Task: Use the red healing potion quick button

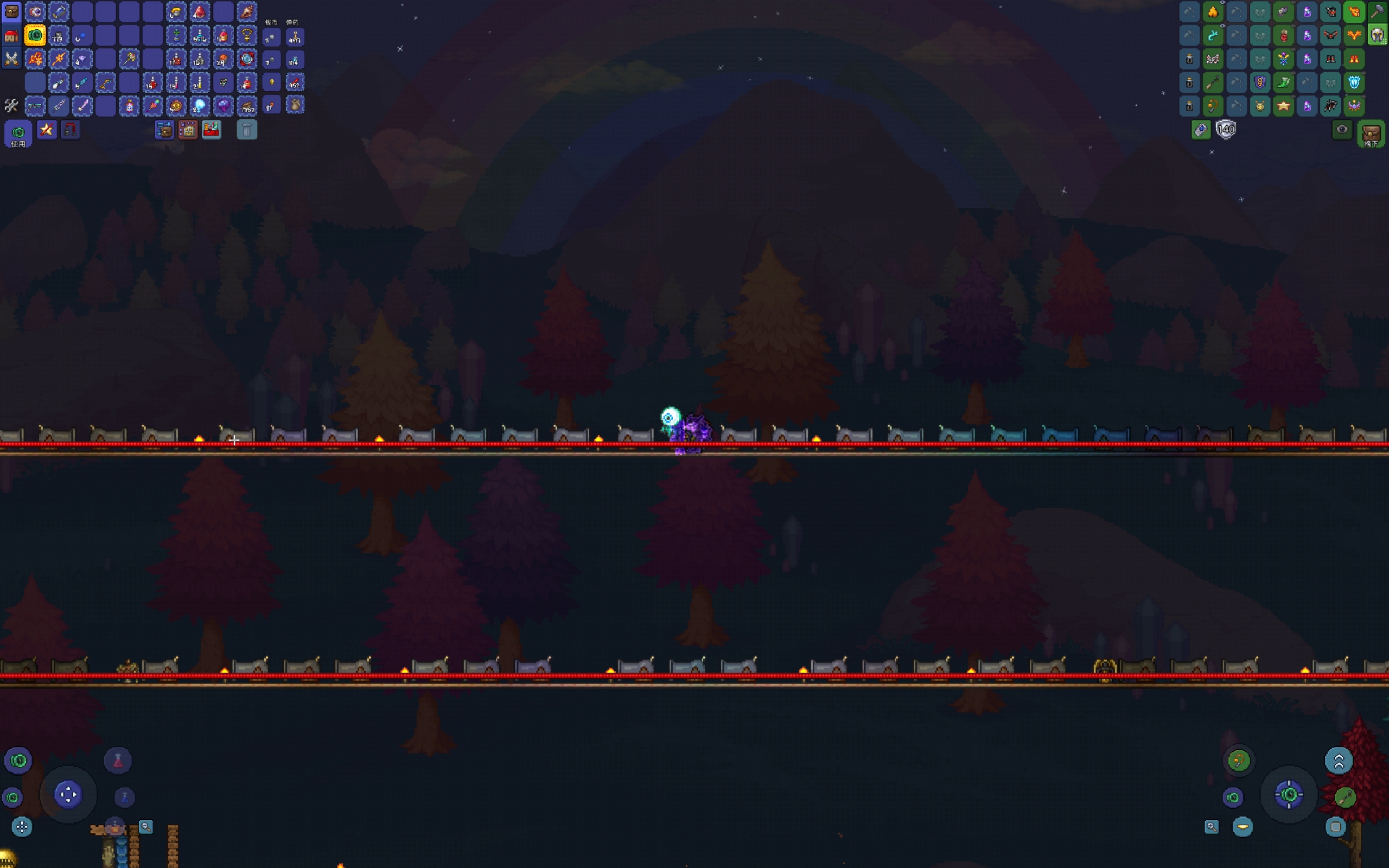Action: point(118,761)
